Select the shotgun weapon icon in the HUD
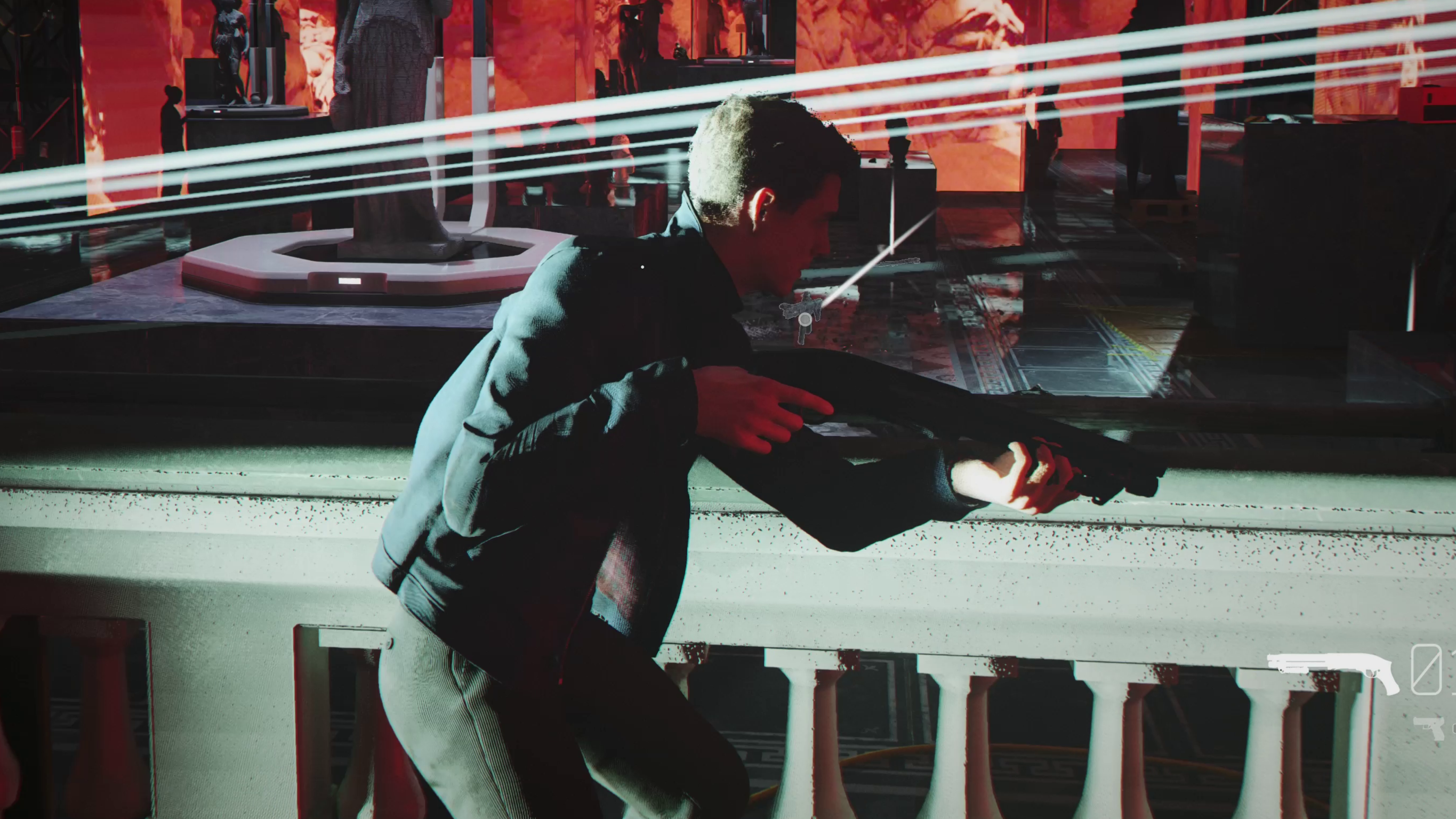 tap(1331, 667)
